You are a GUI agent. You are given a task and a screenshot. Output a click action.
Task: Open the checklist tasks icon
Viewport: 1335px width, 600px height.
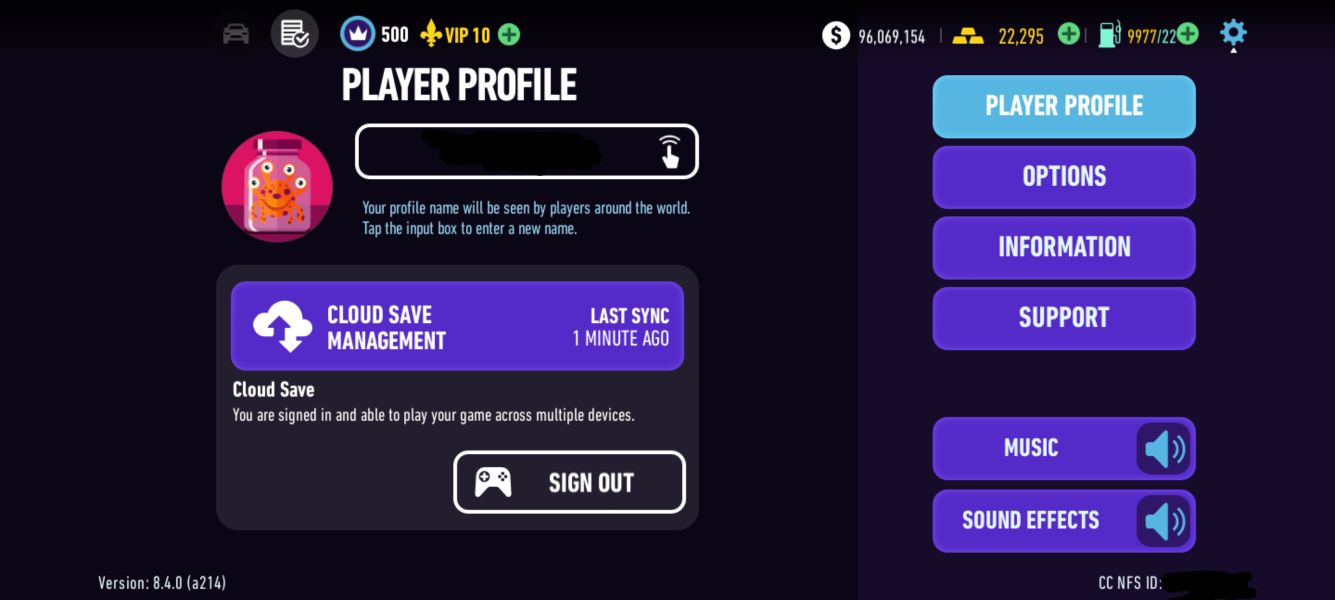coord(294,34)
